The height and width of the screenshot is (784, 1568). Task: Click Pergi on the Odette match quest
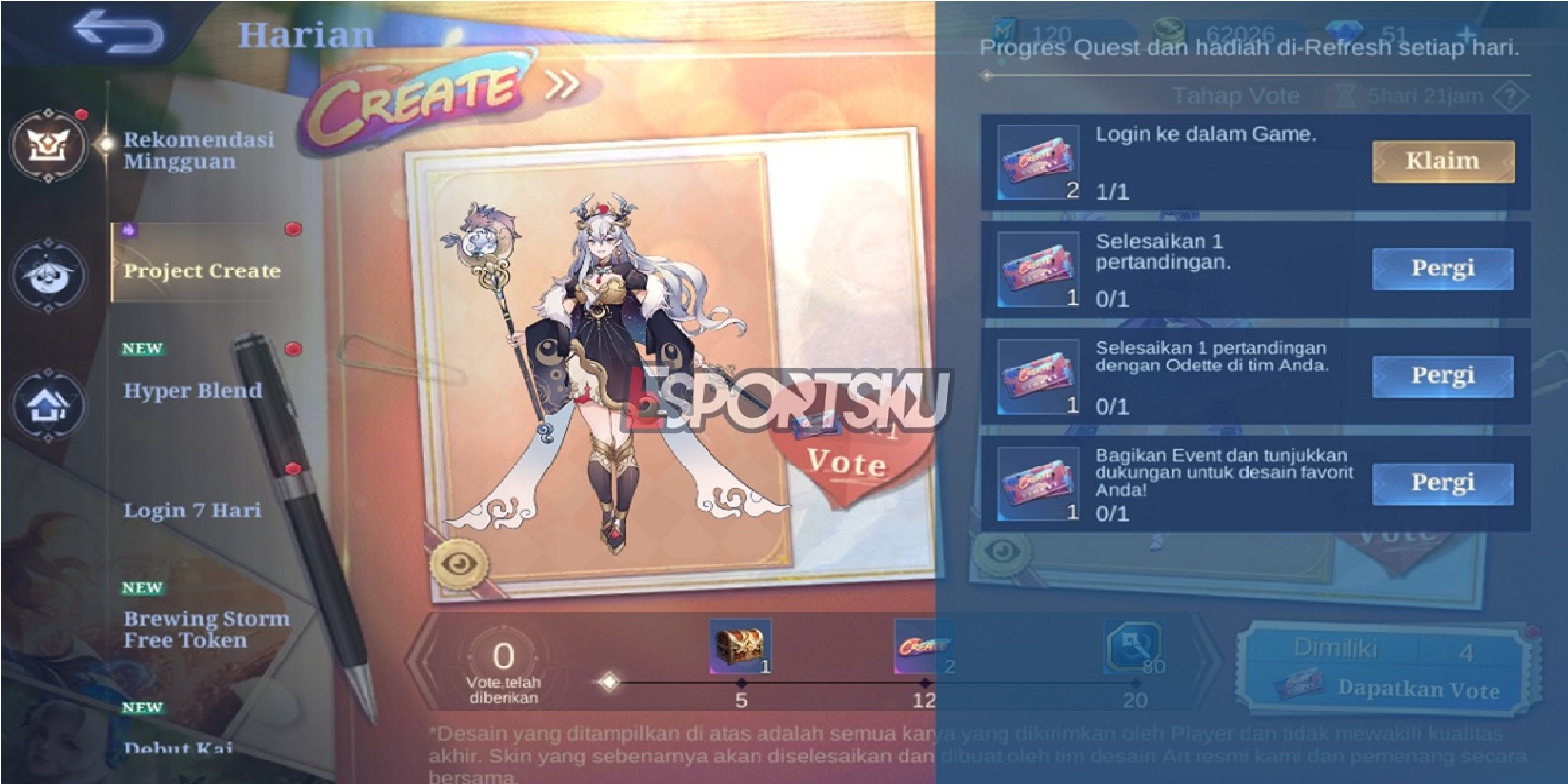pyautogui.click(x=1442, y=375)
